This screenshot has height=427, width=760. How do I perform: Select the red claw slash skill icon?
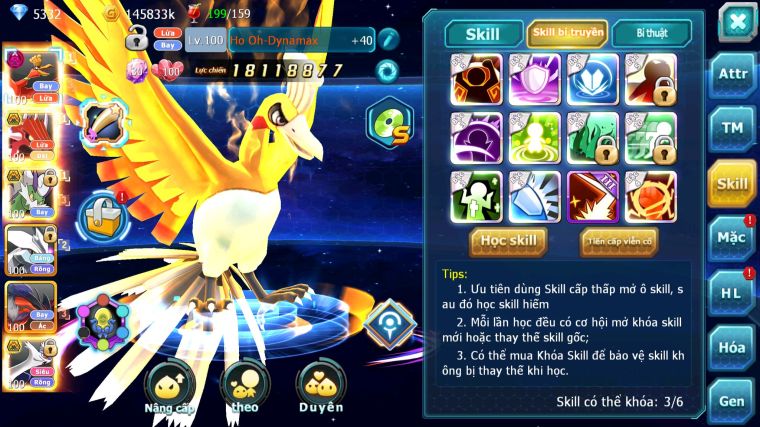[x=592, y=196]
